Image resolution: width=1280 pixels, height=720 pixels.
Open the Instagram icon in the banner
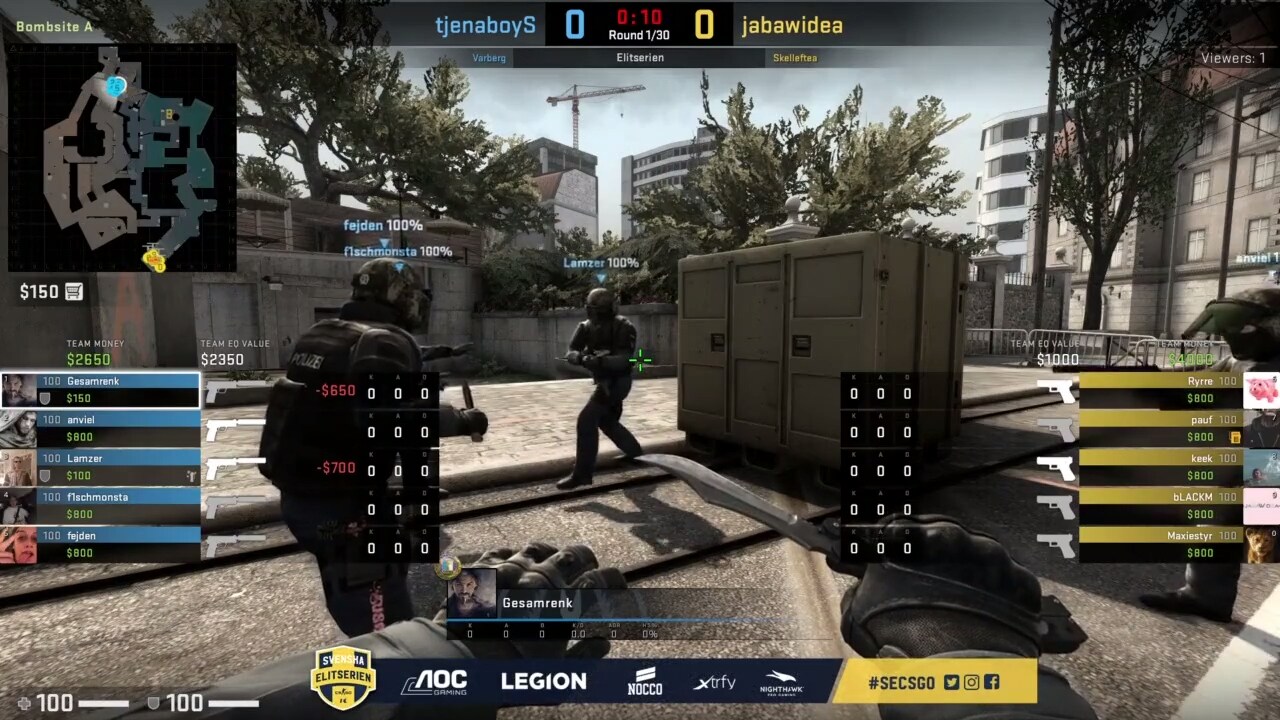tap(971, 682)
